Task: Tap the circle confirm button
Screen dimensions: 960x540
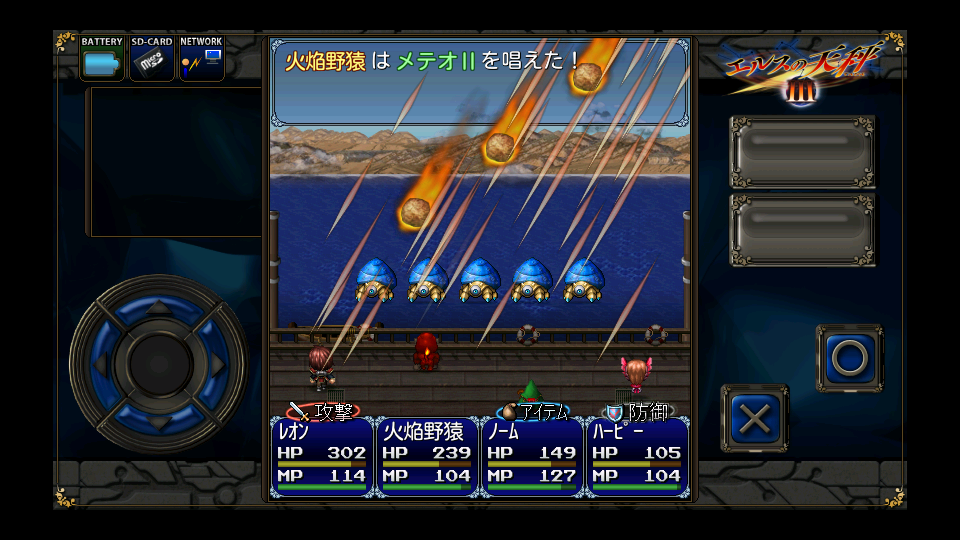Action: click(849, 358)
